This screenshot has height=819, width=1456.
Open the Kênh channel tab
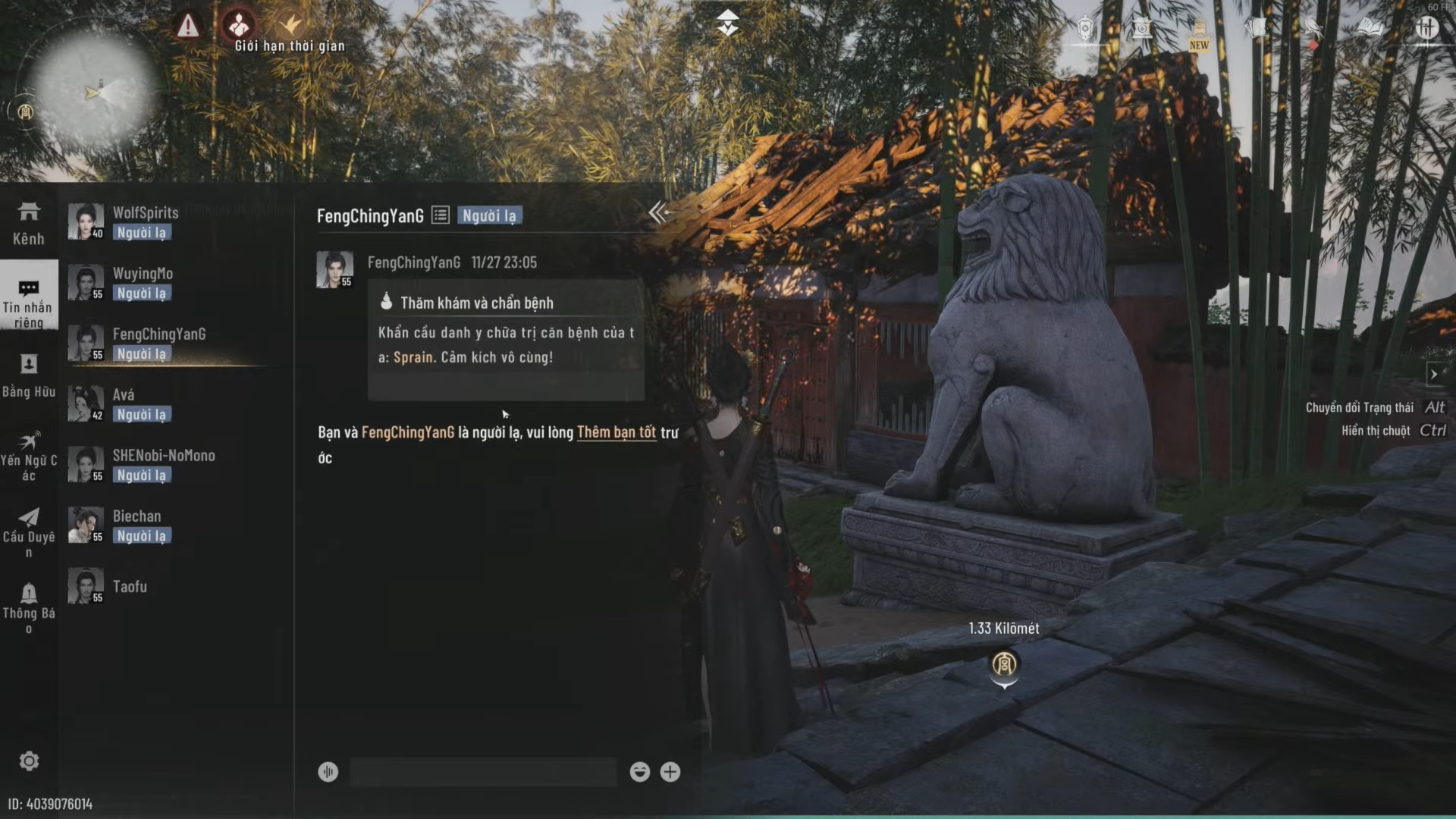point(29,223)
